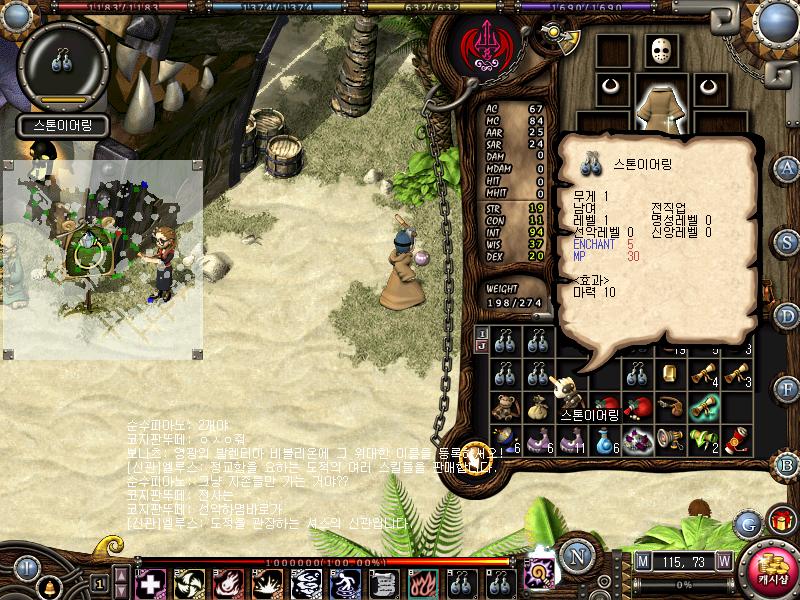This screenshot has height=600, width=800.
Task: Click the round B side button
Action: [787, 463]
